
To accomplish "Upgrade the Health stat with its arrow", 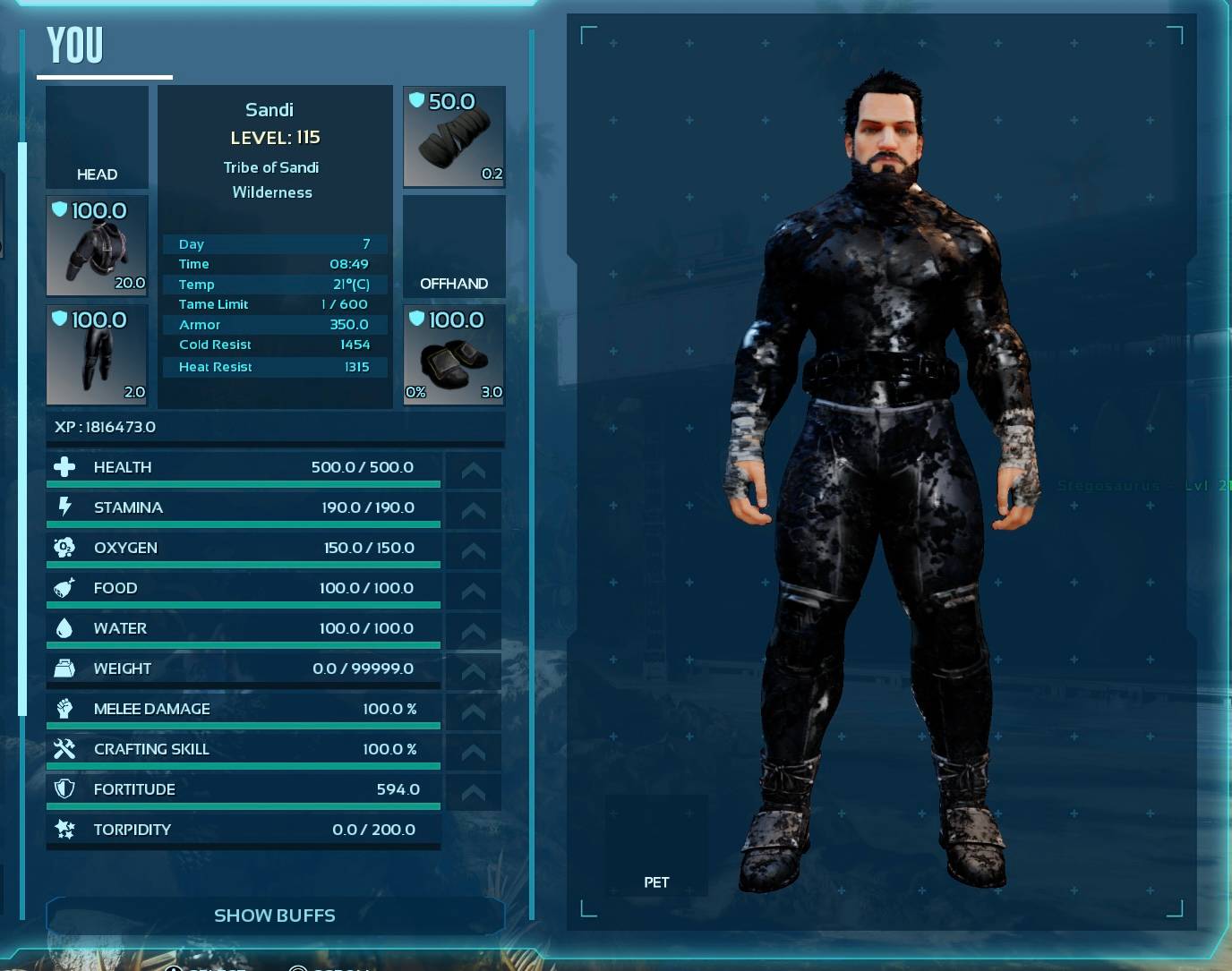I will [x=473, y=470].
